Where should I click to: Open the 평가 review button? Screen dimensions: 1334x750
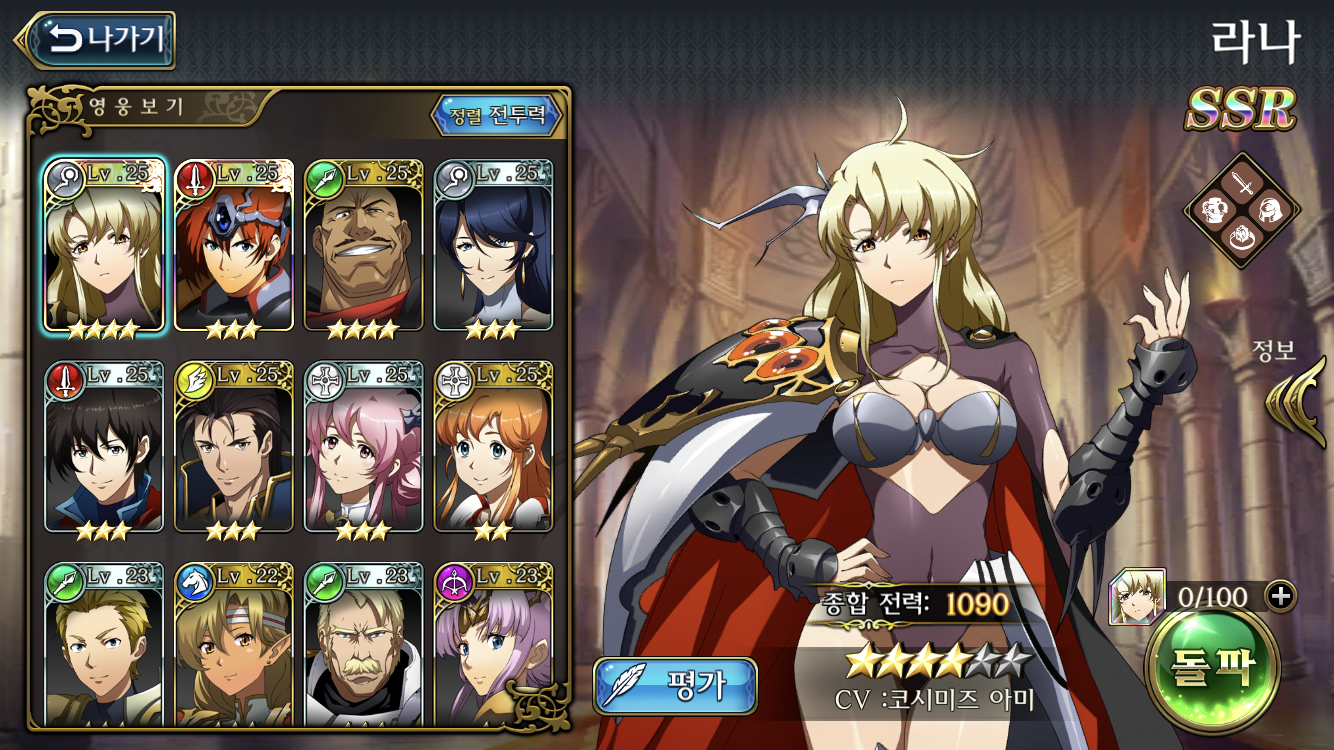point(675,686)
